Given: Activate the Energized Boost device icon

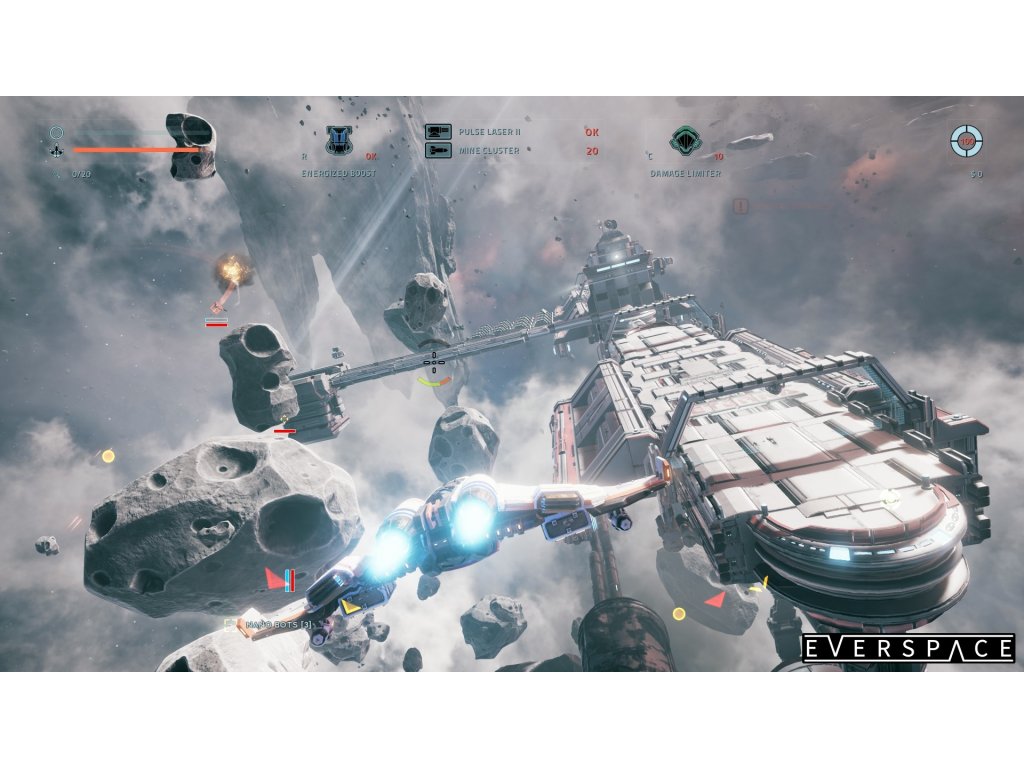Looking at the screenshot, I should pos(340,140).
